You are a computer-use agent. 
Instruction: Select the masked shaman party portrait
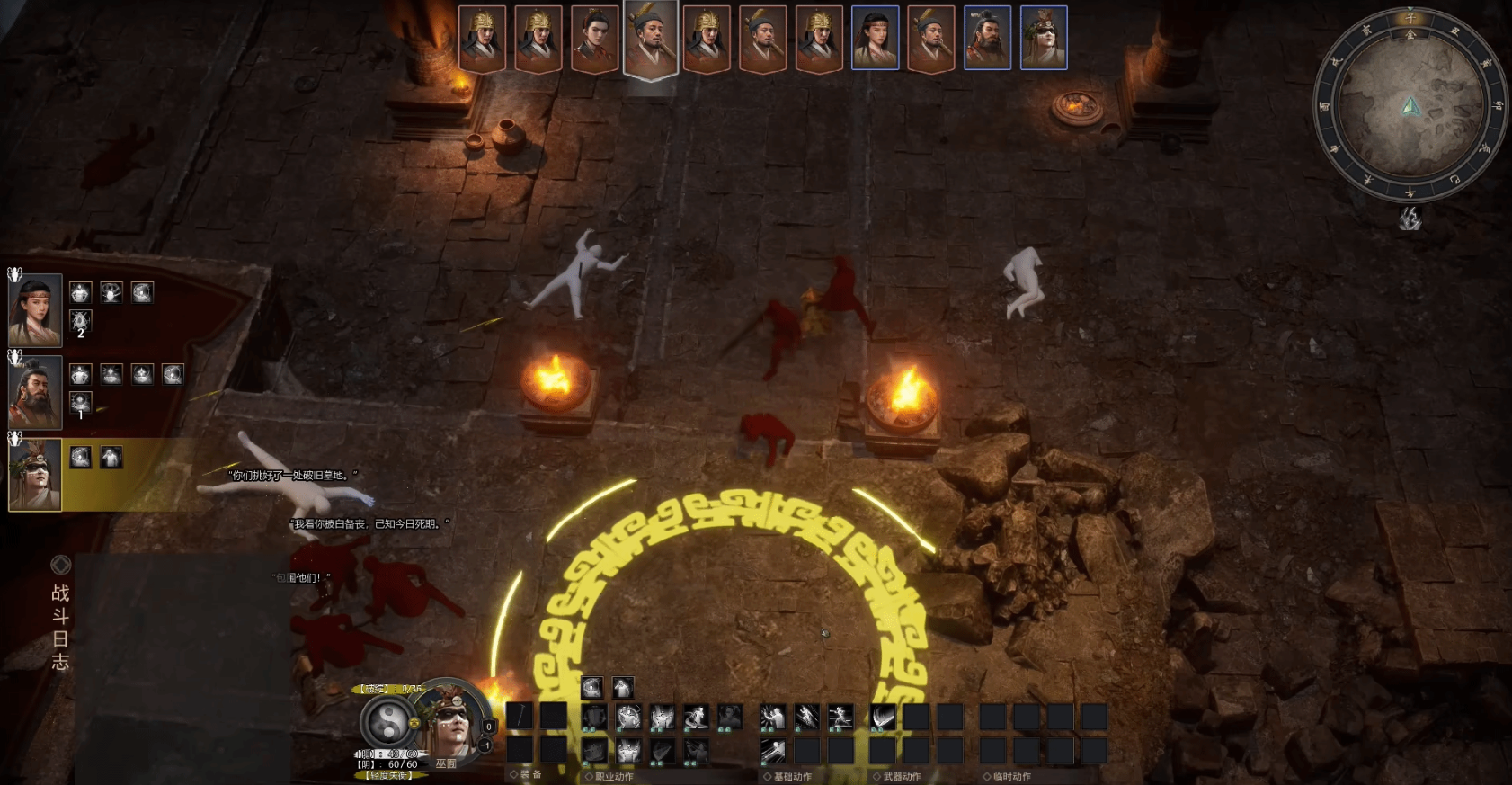pyautogui.click(x=35, y=475)
